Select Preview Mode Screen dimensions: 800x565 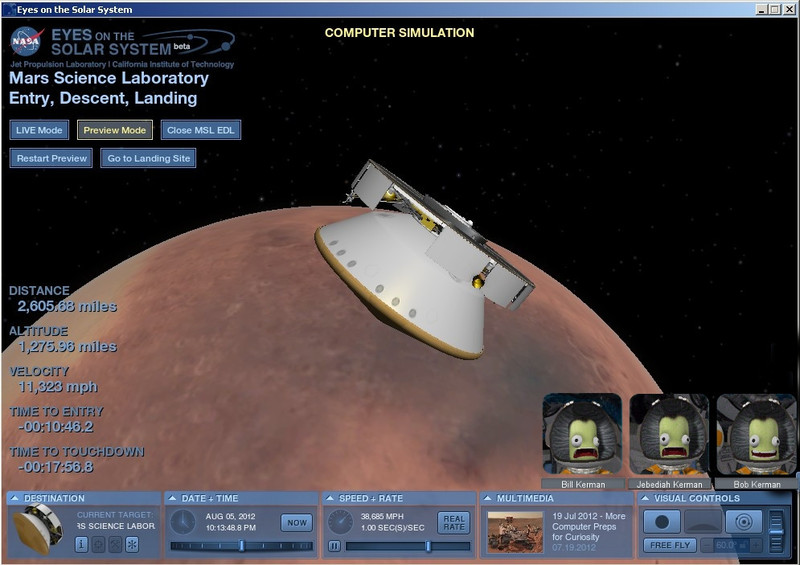pyautogui.click(x=115, y=130)
